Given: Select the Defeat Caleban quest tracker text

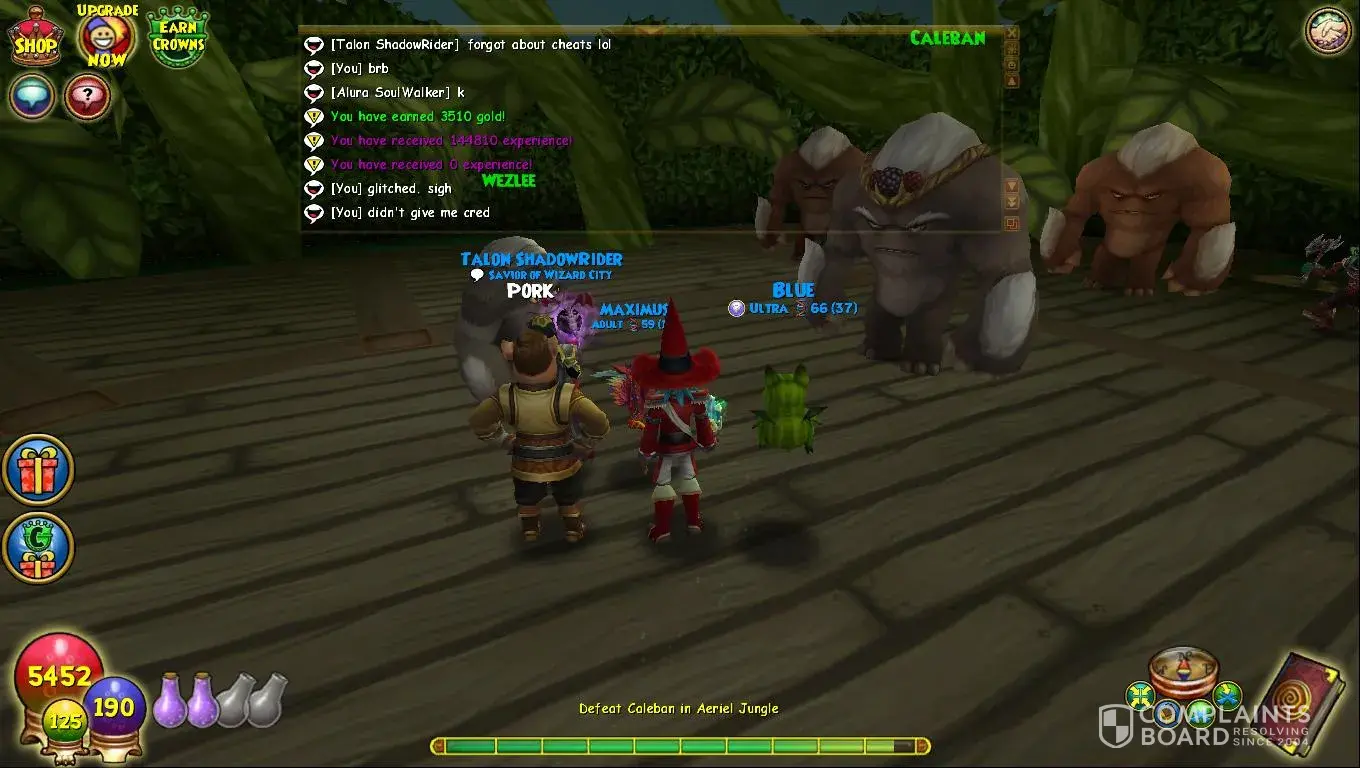Looking at the screenshot, I should point(678,709).
